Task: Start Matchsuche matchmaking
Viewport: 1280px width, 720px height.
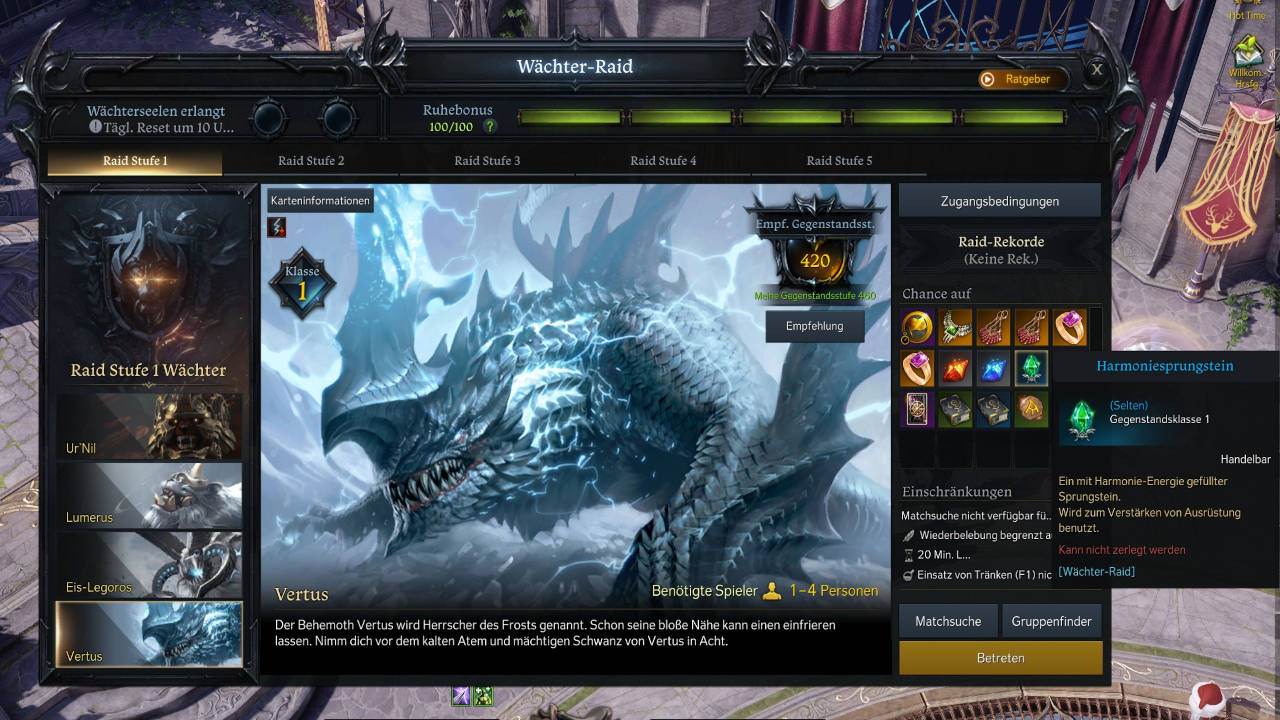Action: [948, 621]
